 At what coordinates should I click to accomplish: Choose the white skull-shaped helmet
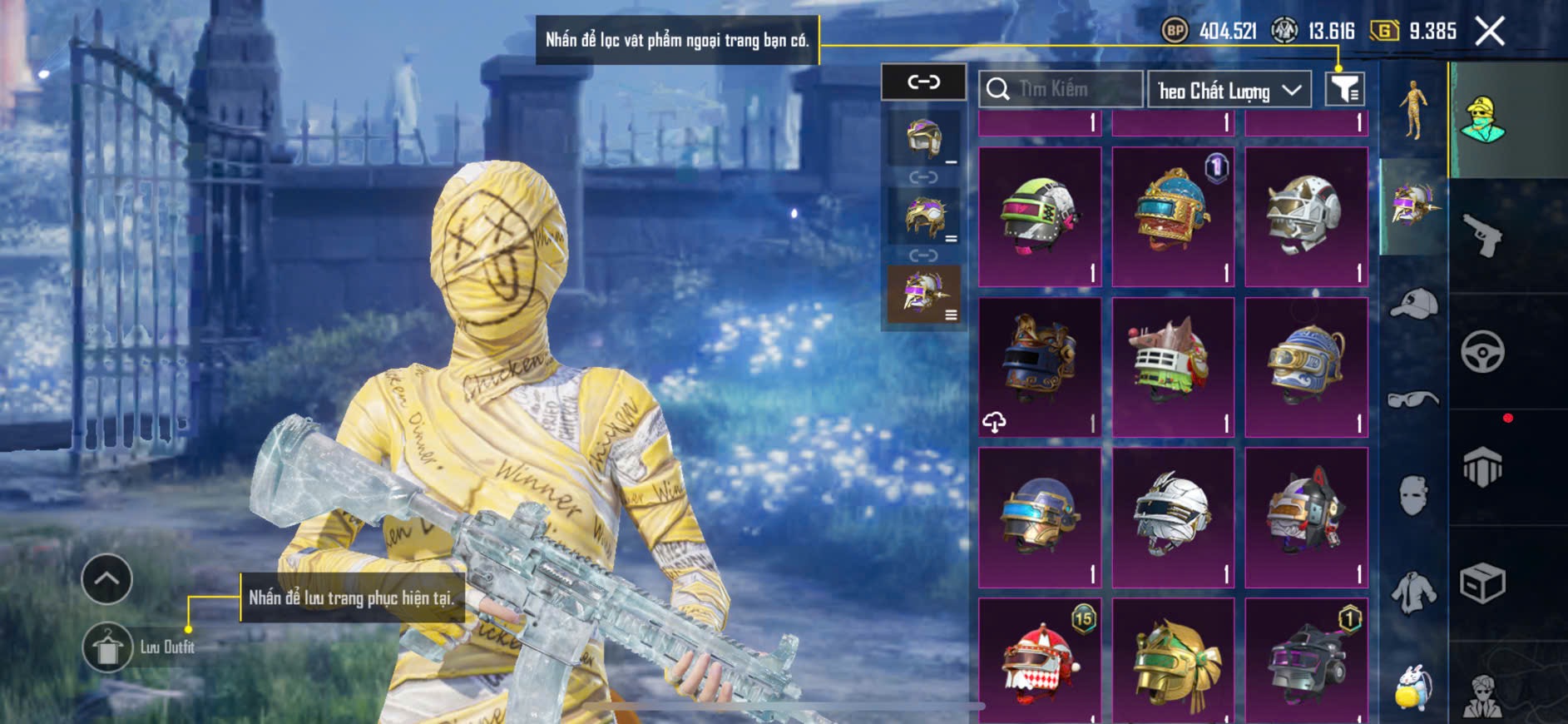point(1306,216)
